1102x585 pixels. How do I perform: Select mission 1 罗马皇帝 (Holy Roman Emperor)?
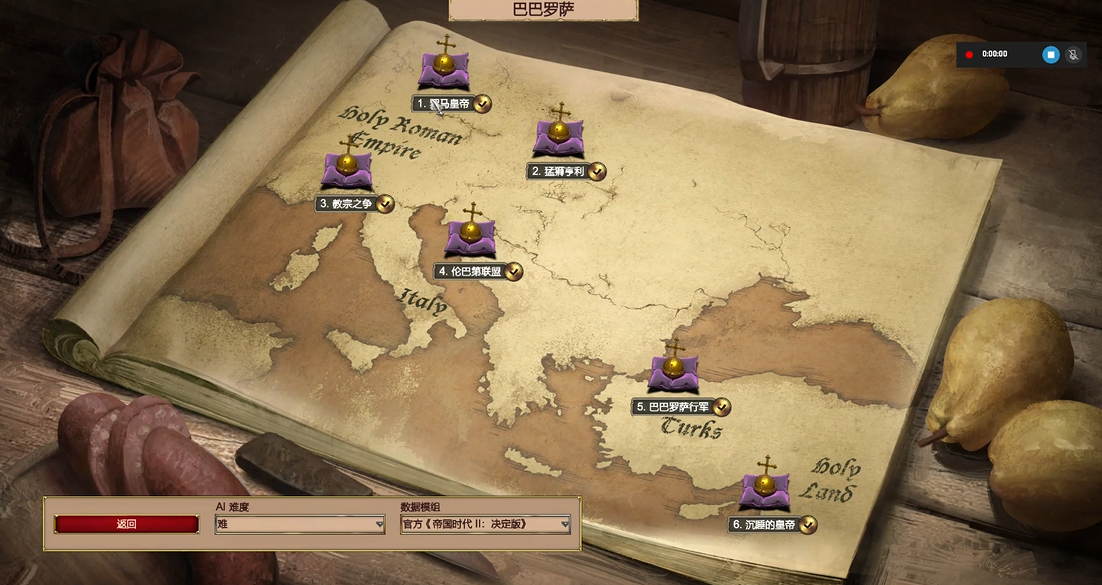point(444,68)
